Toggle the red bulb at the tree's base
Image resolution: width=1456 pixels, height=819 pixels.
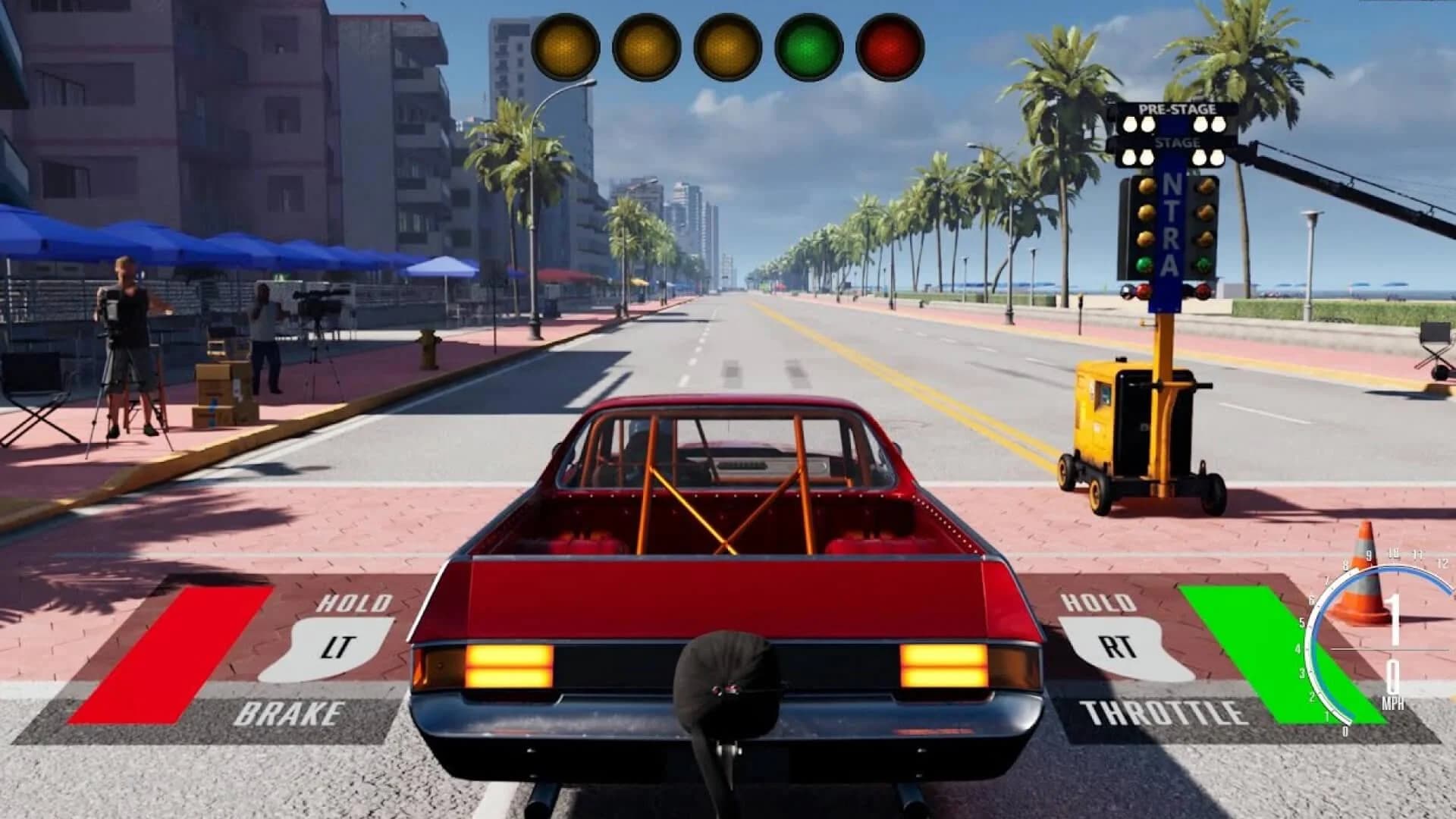(1143, 290)
